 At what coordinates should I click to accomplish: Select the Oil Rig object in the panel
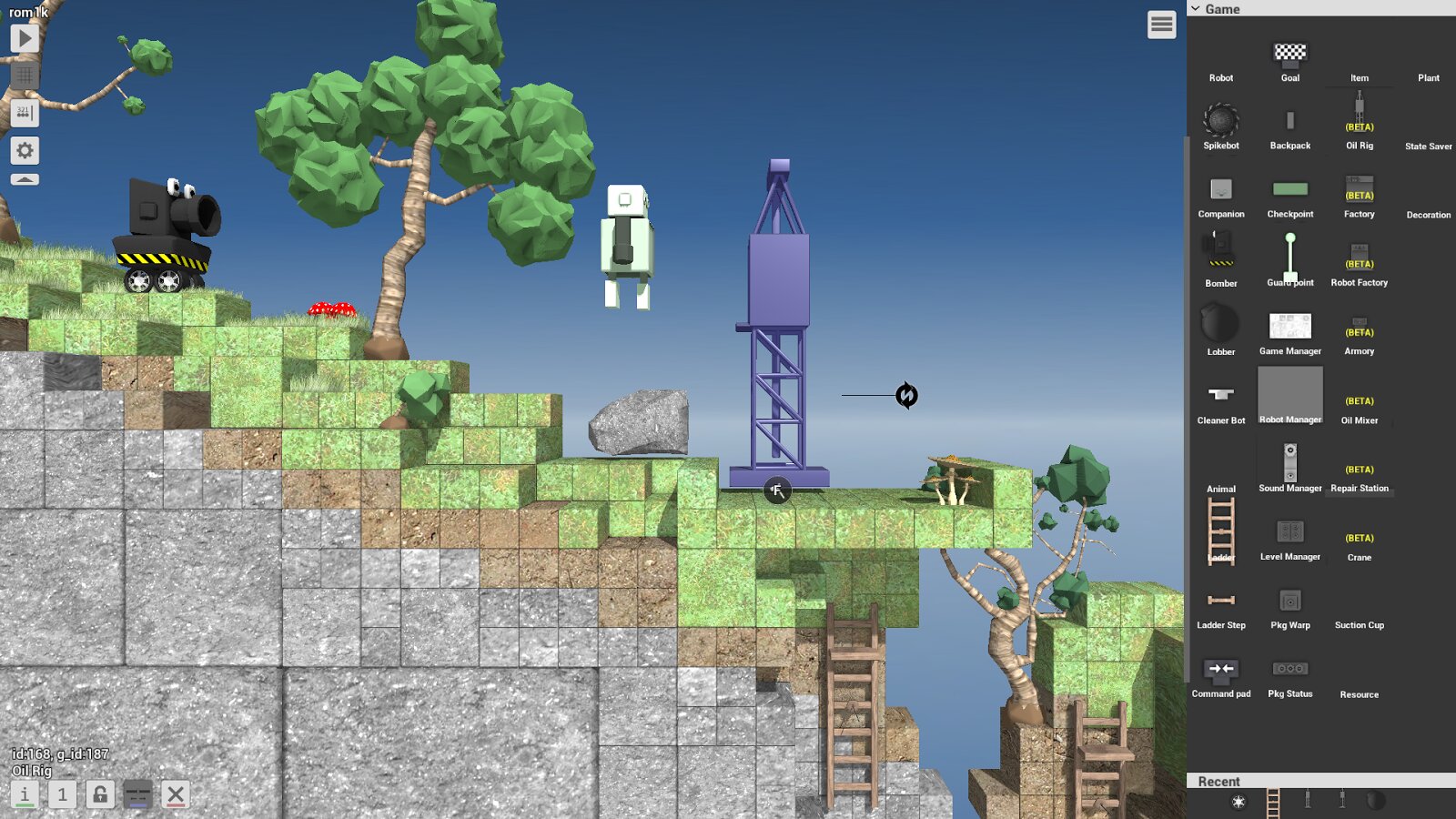click(1359, 123)
